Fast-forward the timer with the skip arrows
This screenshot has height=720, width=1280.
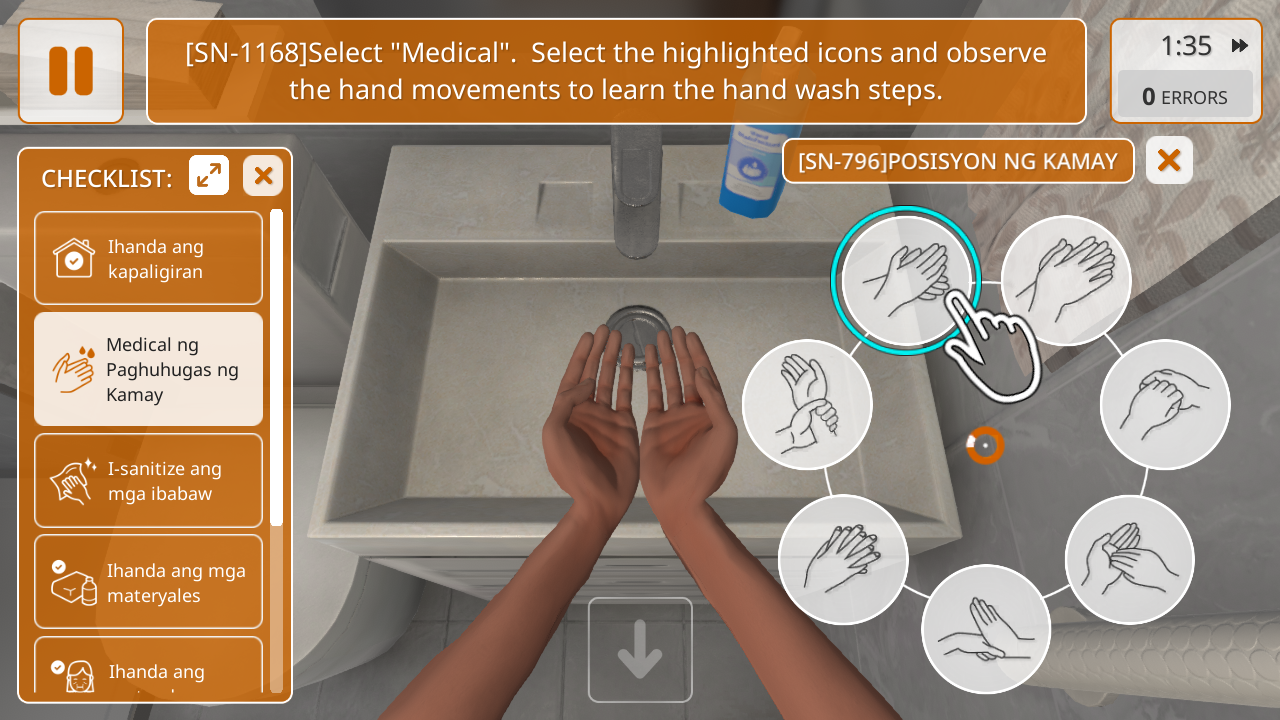point(1240,46)
